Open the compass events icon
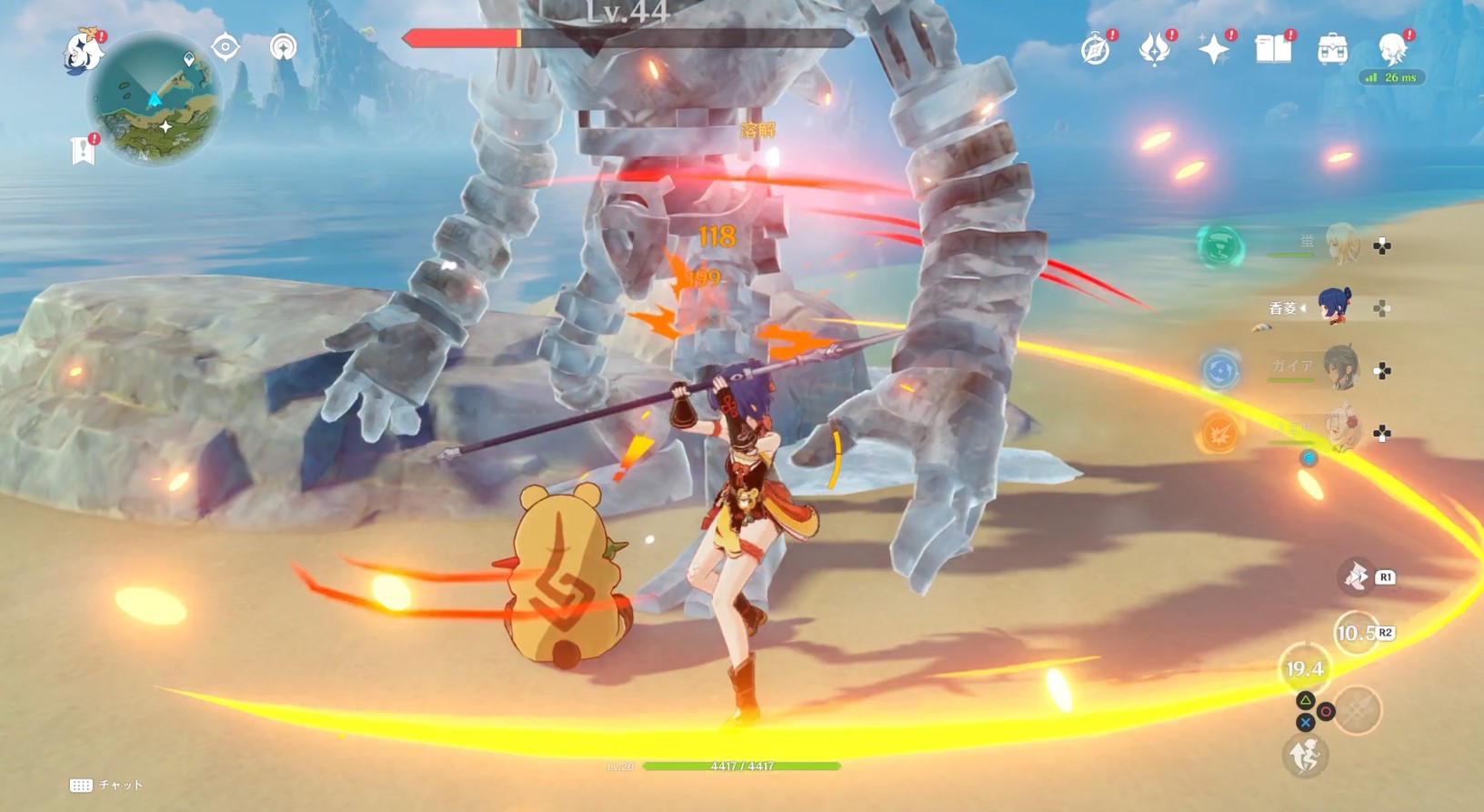1484x812 pixels. 1096,49
